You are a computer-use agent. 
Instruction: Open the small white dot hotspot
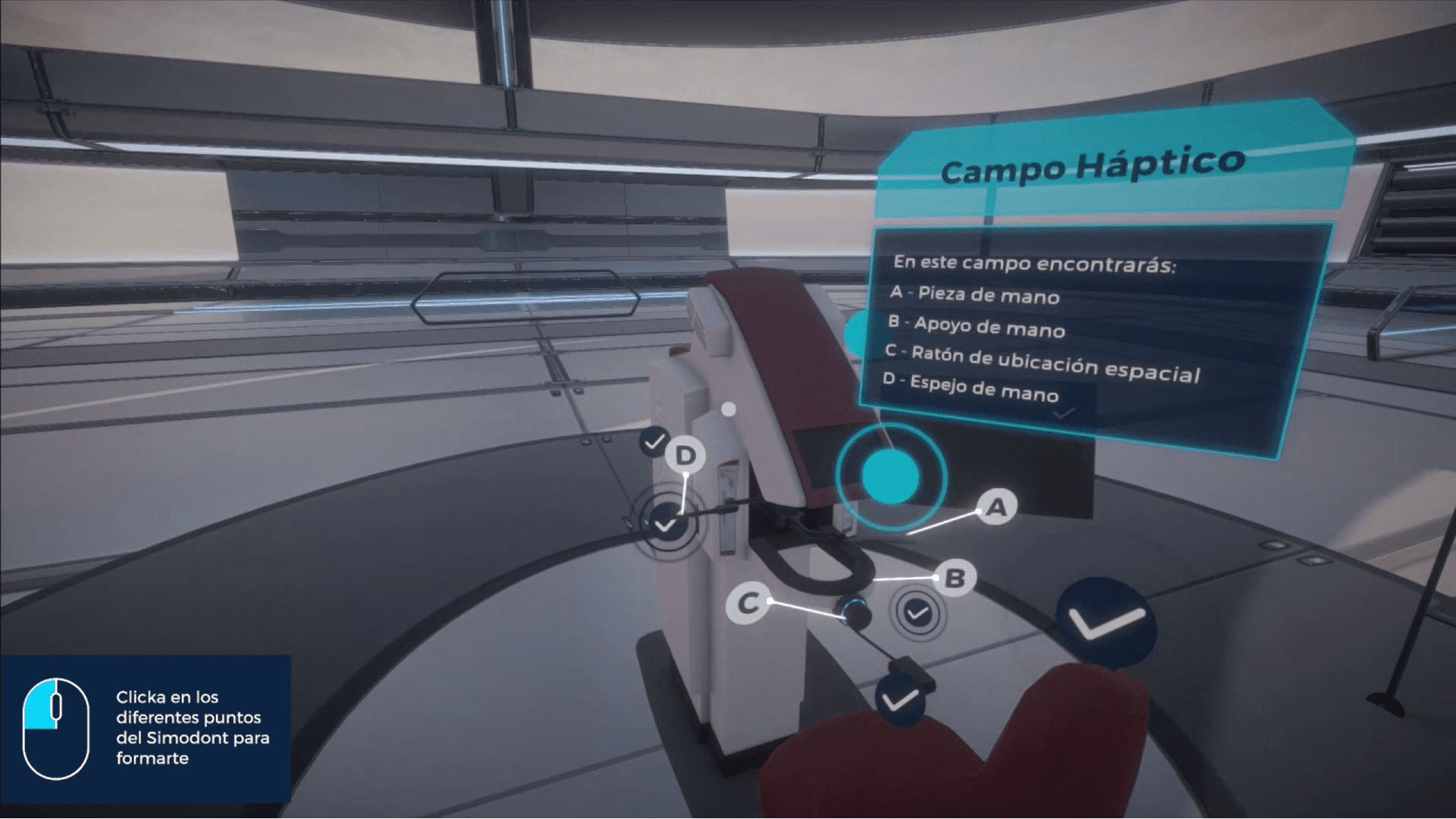tap(729, 409)
